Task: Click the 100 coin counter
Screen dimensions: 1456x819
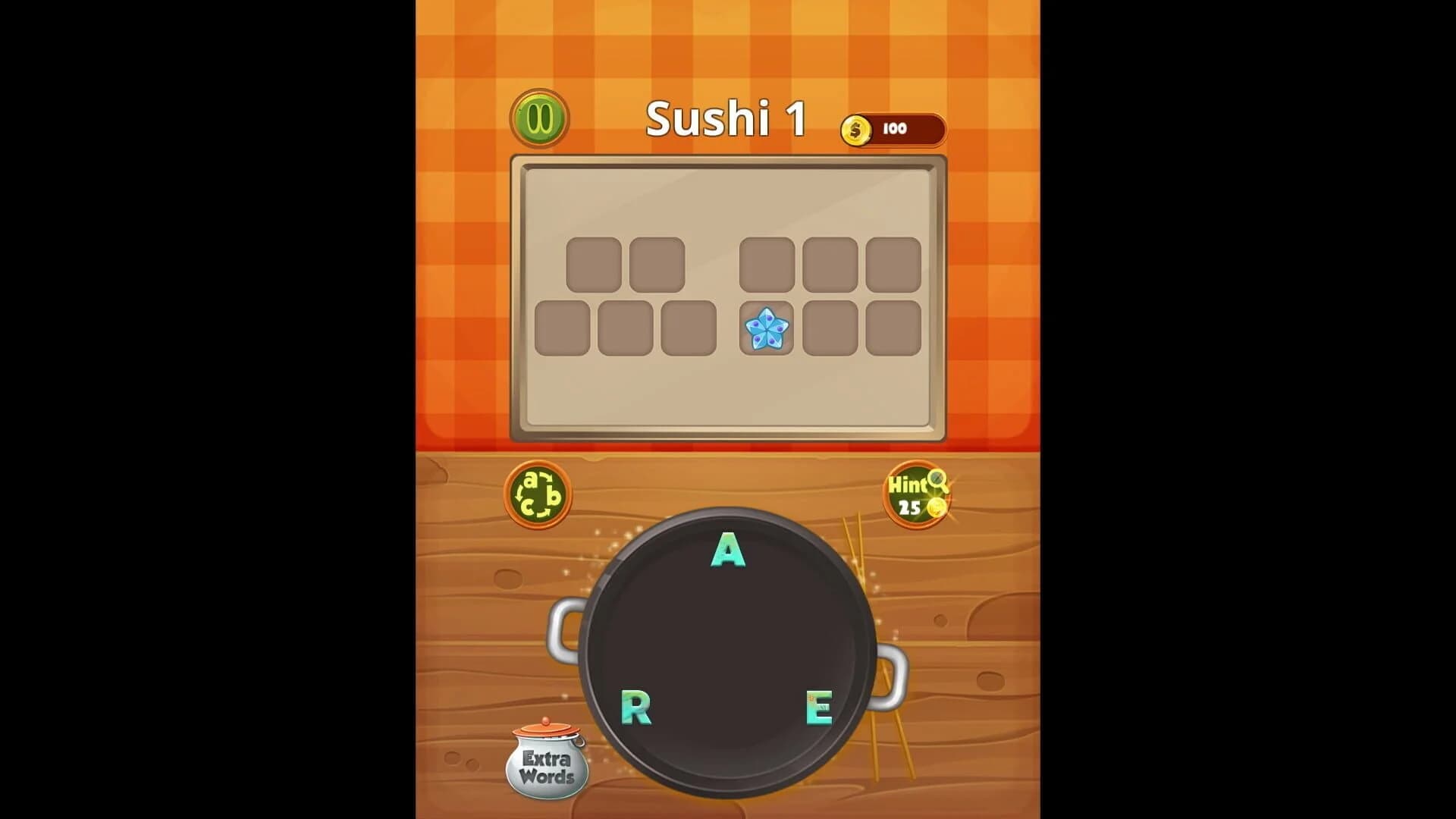Action: pyautogui.click(x=896, y=129)
